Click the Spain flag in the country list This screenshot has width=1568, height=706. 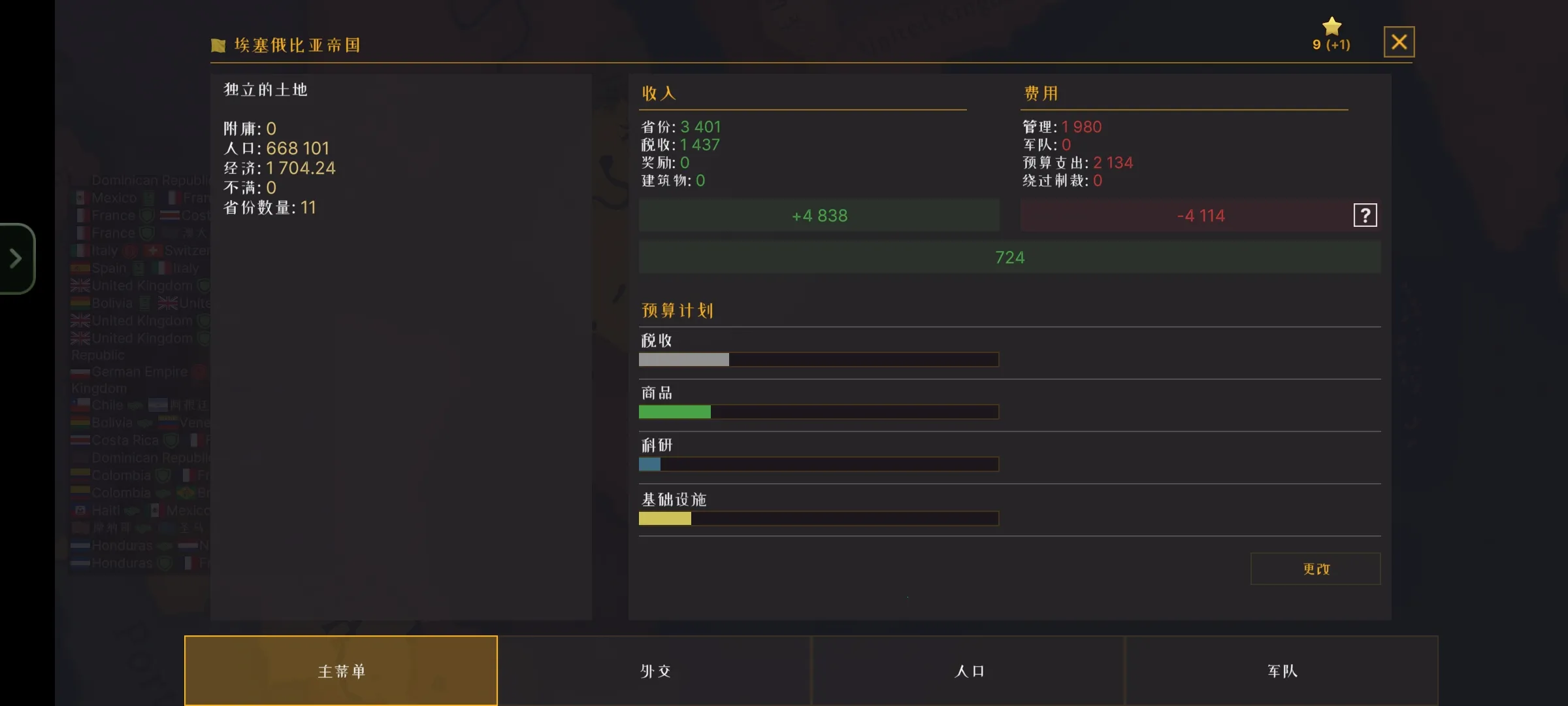coord(80,267)
